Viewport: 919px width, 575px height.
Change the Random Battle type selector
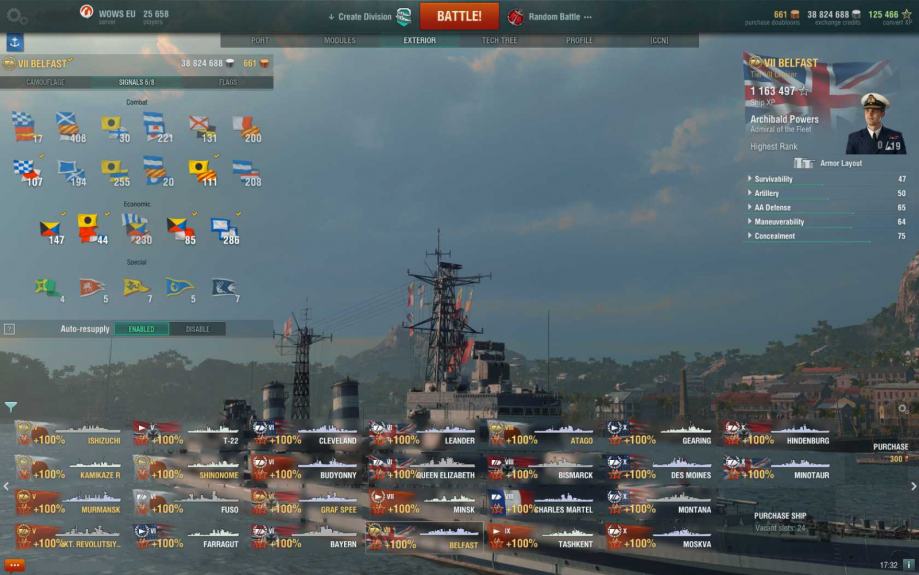coord(552,16)
